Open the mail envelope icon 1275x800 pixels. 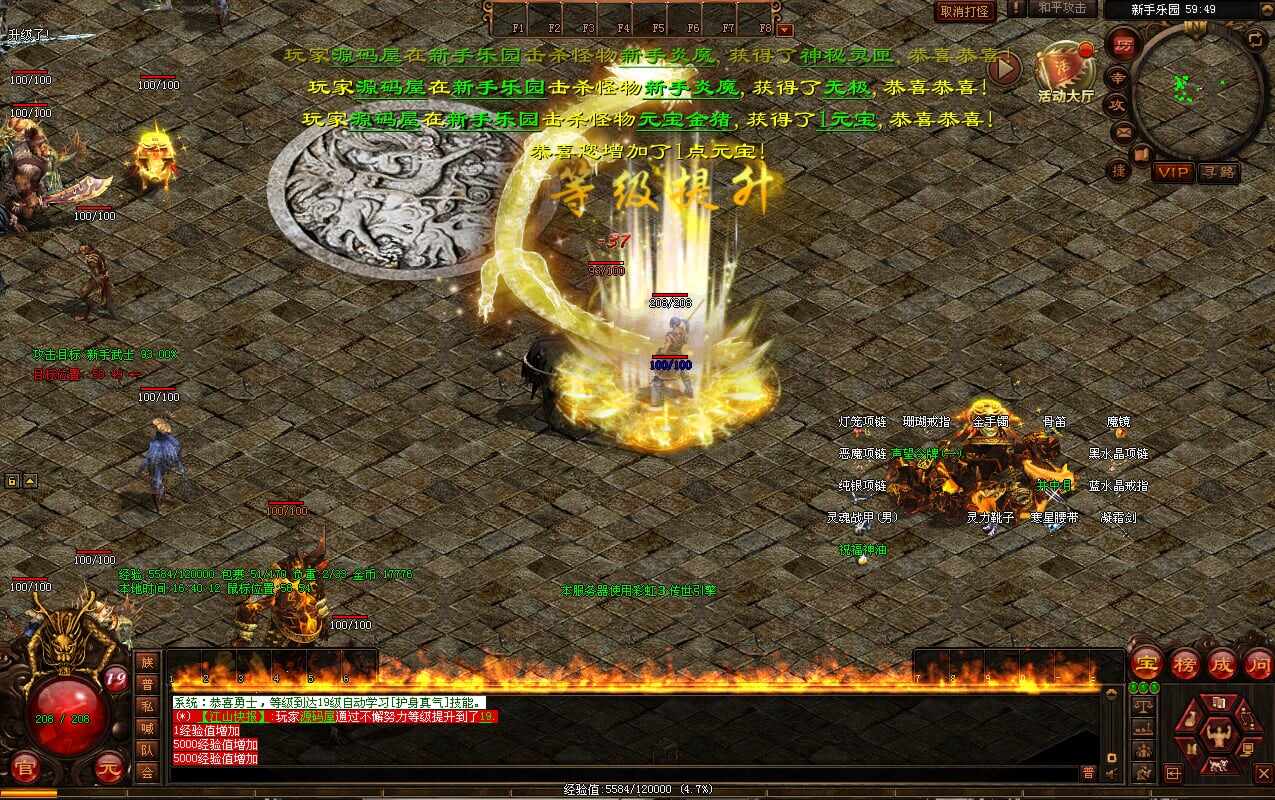click(1123, 132)
